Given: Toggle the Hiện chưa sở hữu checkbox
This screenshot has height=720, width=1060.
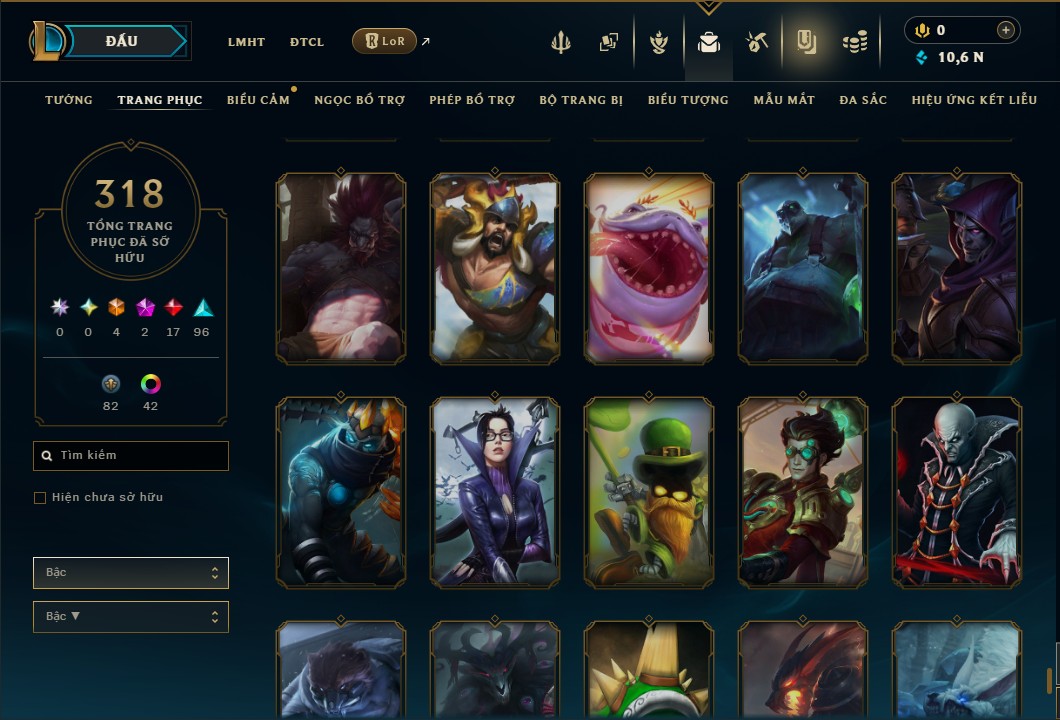Looking at the screenshot, I should (40, 498).
